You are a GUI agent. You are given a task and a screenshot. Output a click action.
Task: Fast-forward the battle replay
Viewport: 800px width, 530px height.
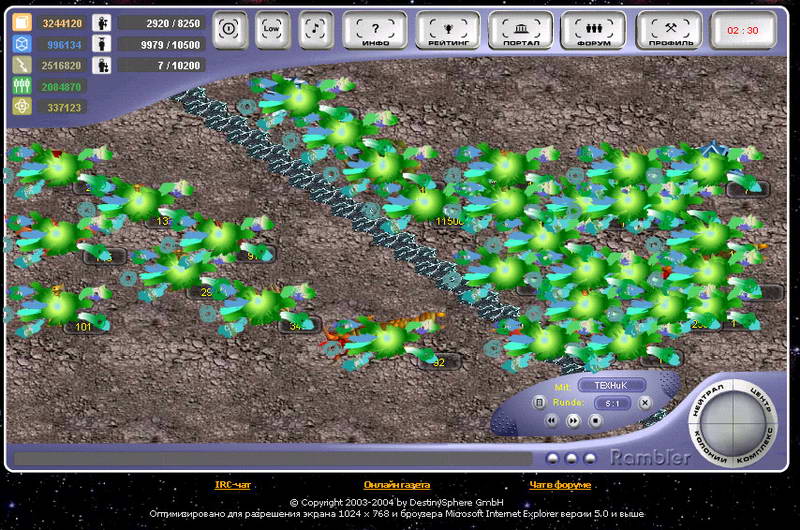(x=573, y=421)
